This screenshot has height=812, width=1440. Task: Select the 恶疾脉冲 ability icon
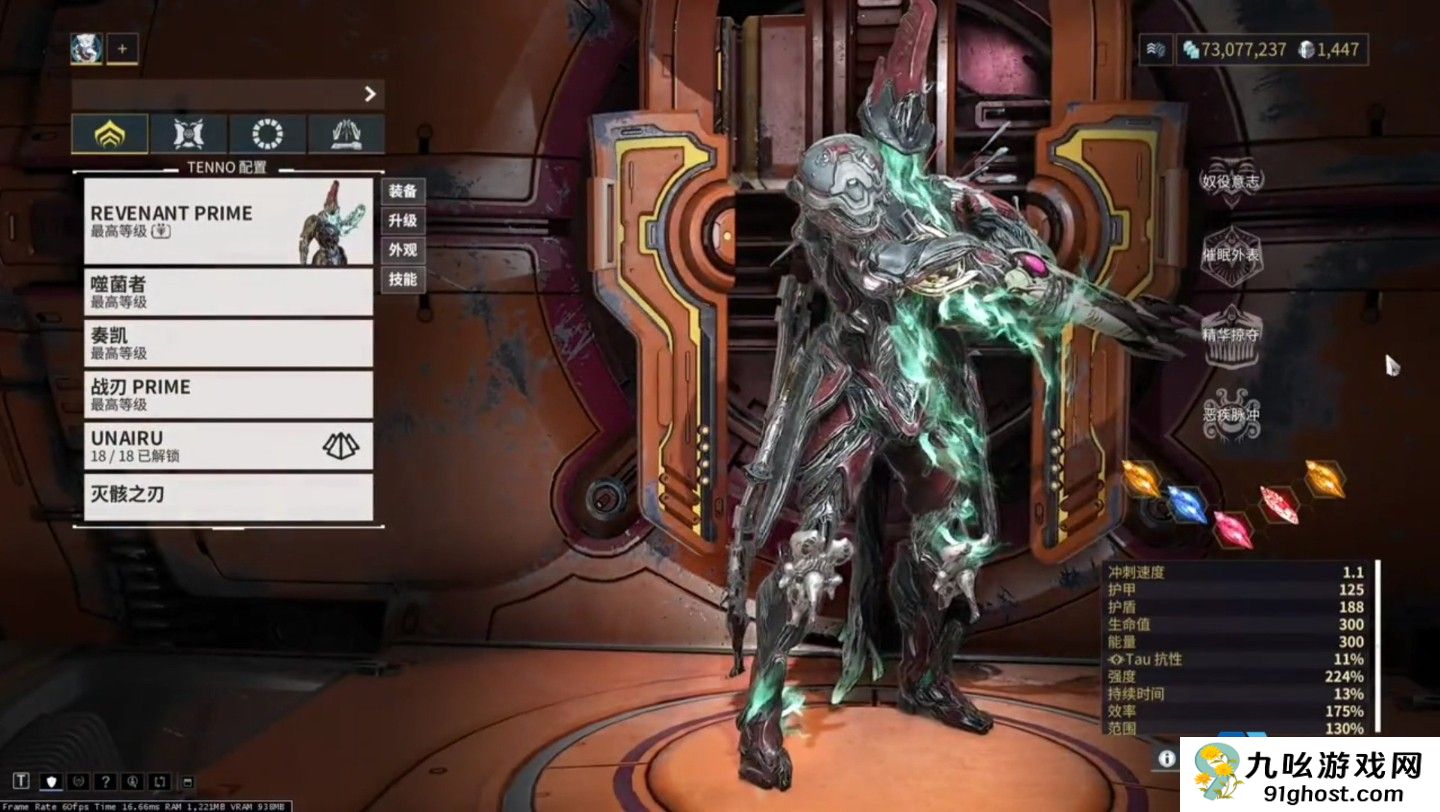pyautogui.click(x=1230, y=412)
